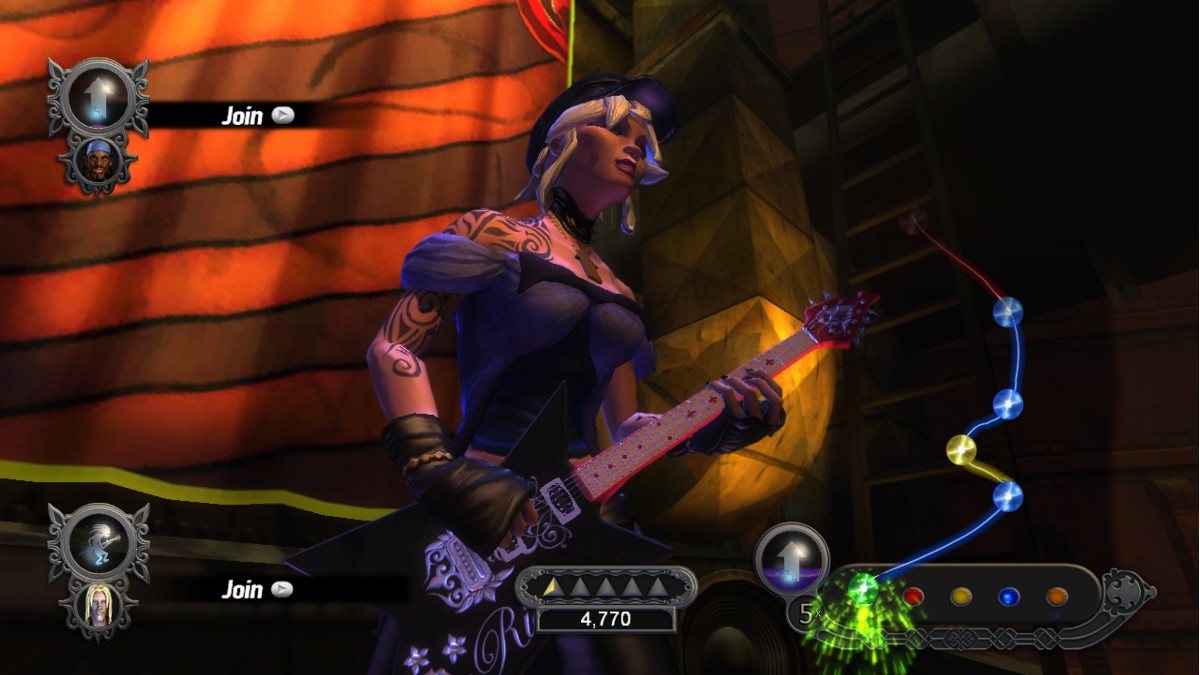Select the bandana-wearing player portrait

98,160
